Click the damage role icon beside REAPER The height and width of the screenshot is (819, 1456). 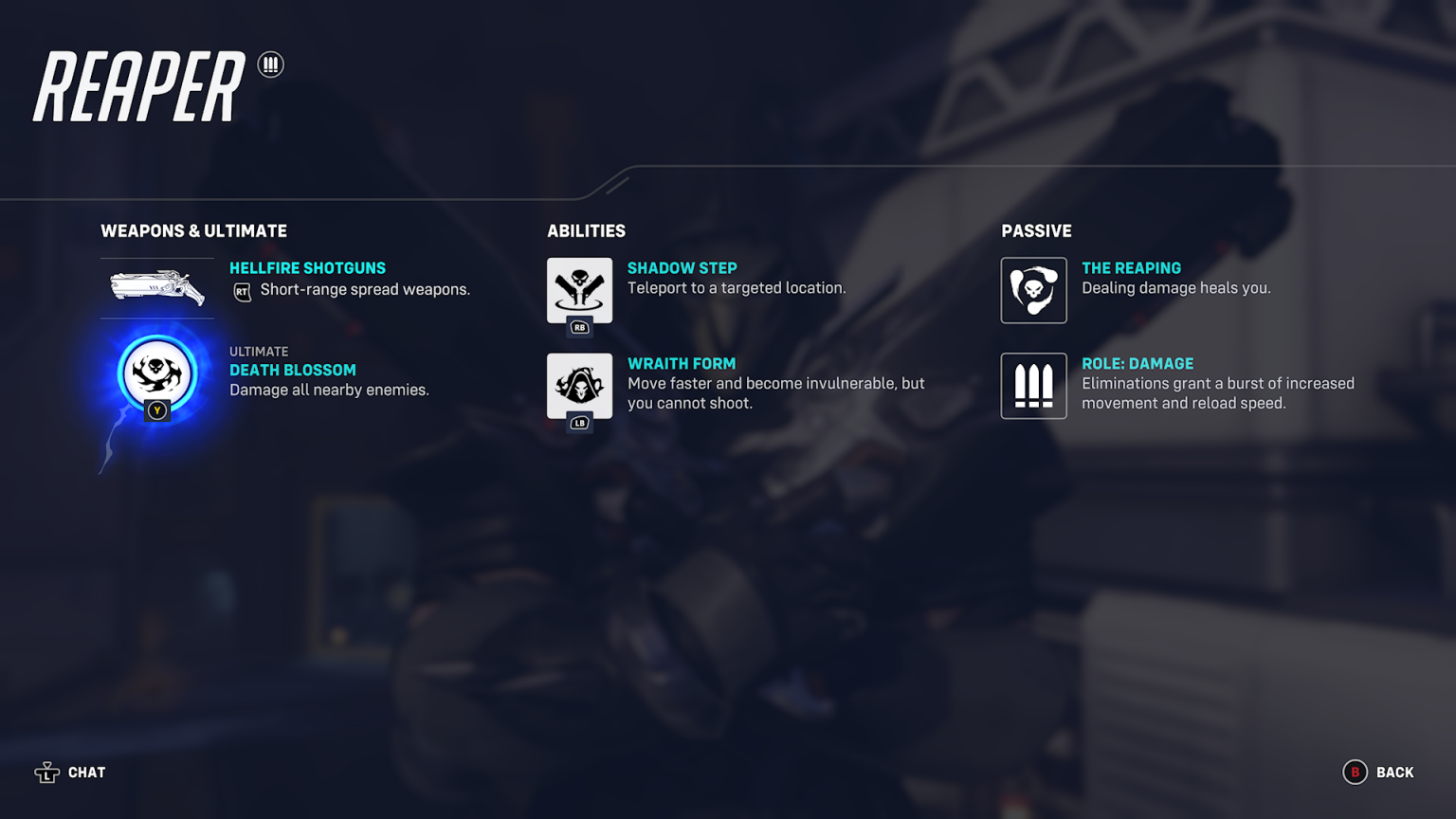pyautogui.click(x=271, y=64)
